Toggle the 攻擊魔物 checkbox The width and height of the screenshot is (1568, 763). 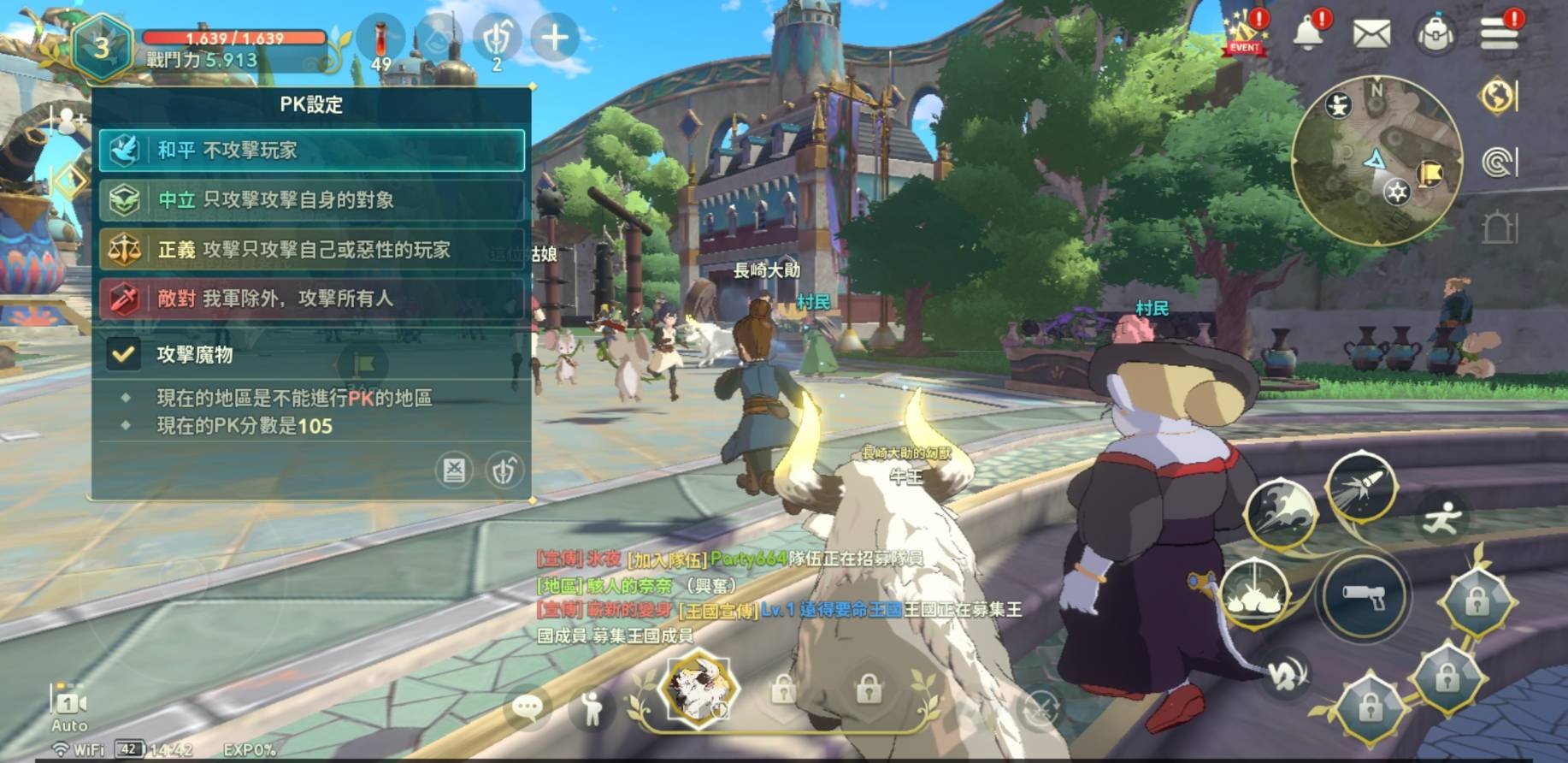coord(123,354)
